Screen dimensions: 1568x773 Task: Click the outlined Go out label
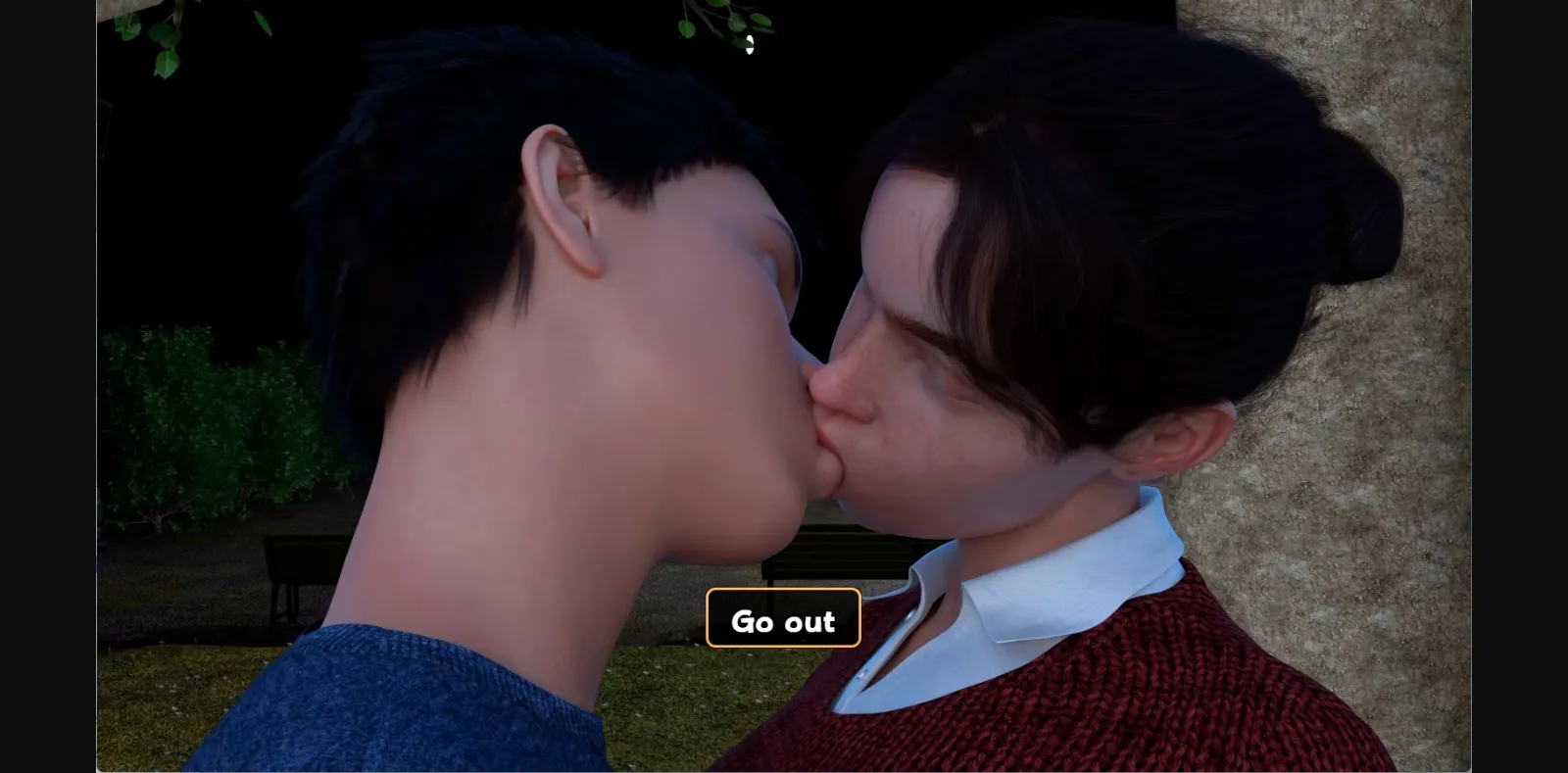783,617
